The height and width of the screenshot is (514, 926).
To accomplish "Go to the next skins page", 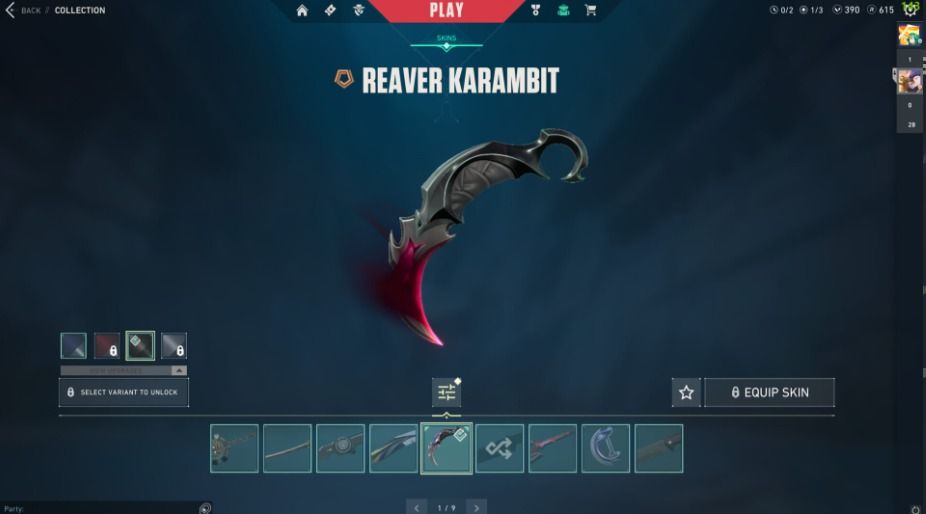I will coord(477,507).
